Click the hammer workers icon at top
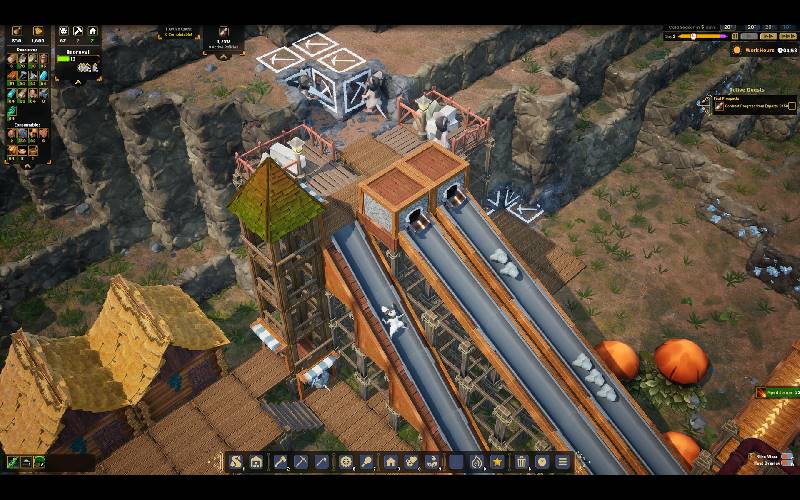This screenshot has width=800, height=500. (x=78, y=32)
